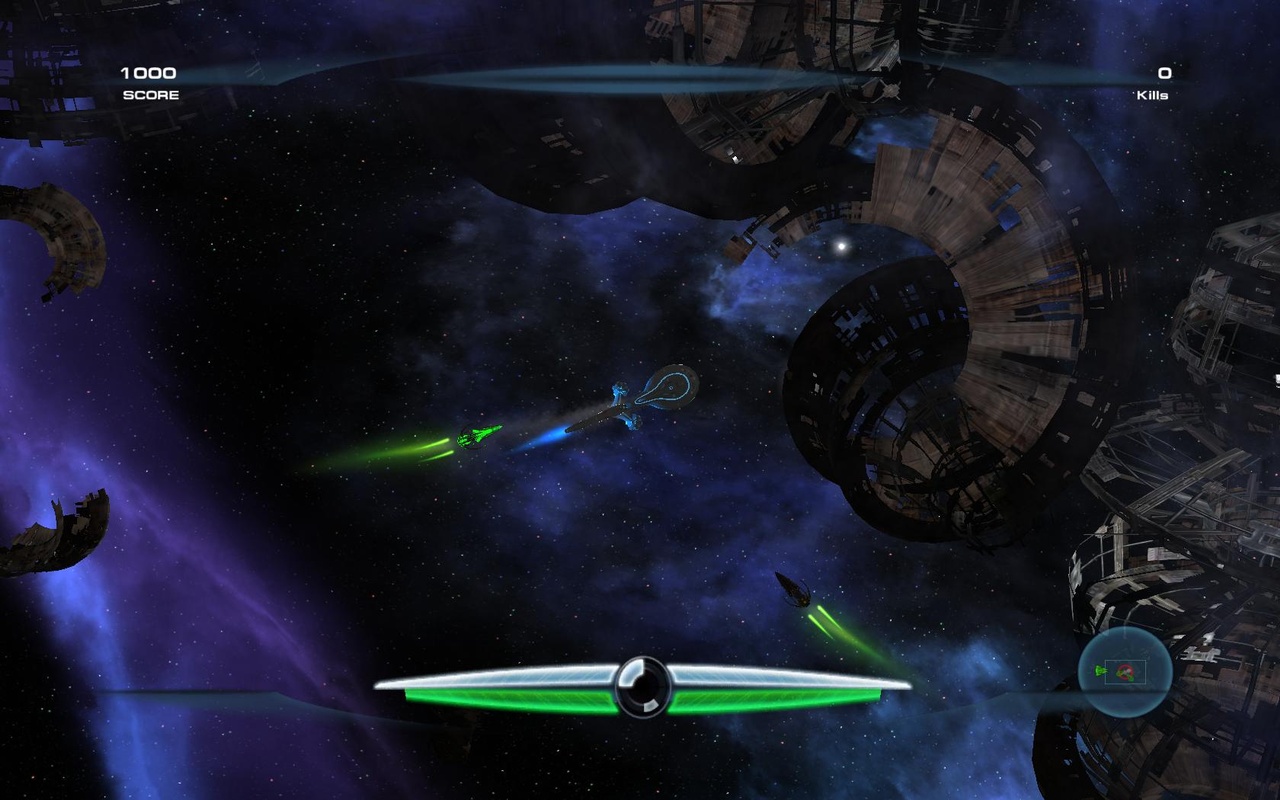
Task: Target the enemy ship below the station
Action: click(x=795, y=588)
